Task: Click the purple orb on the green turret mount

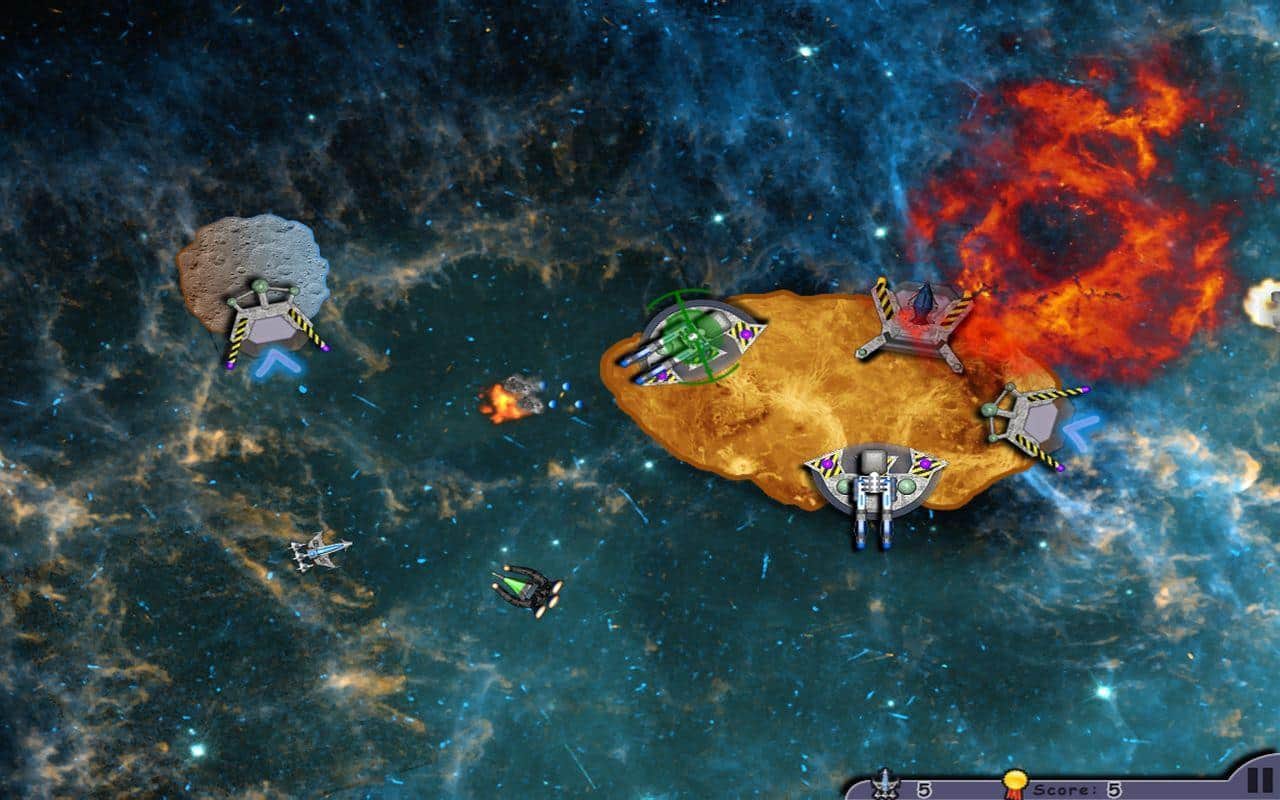Action: pyautogui.click(x=746, y=334)
